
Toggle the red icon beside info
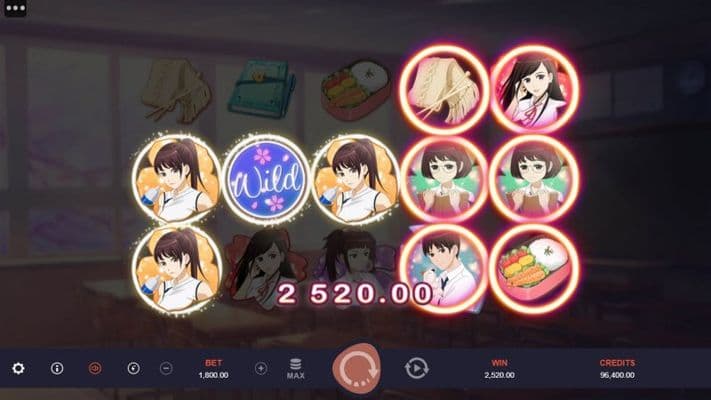(x=95, y=368)
